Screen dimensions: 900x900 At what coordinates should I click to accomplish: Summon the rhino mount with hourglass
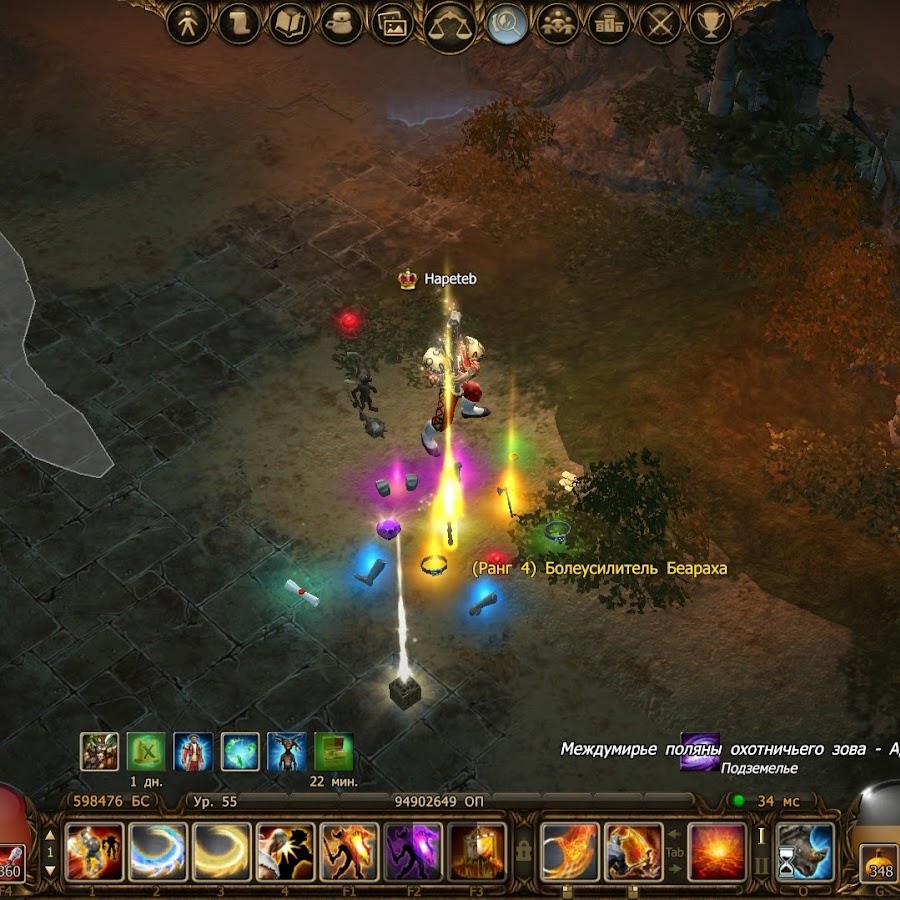pos(806,851)
